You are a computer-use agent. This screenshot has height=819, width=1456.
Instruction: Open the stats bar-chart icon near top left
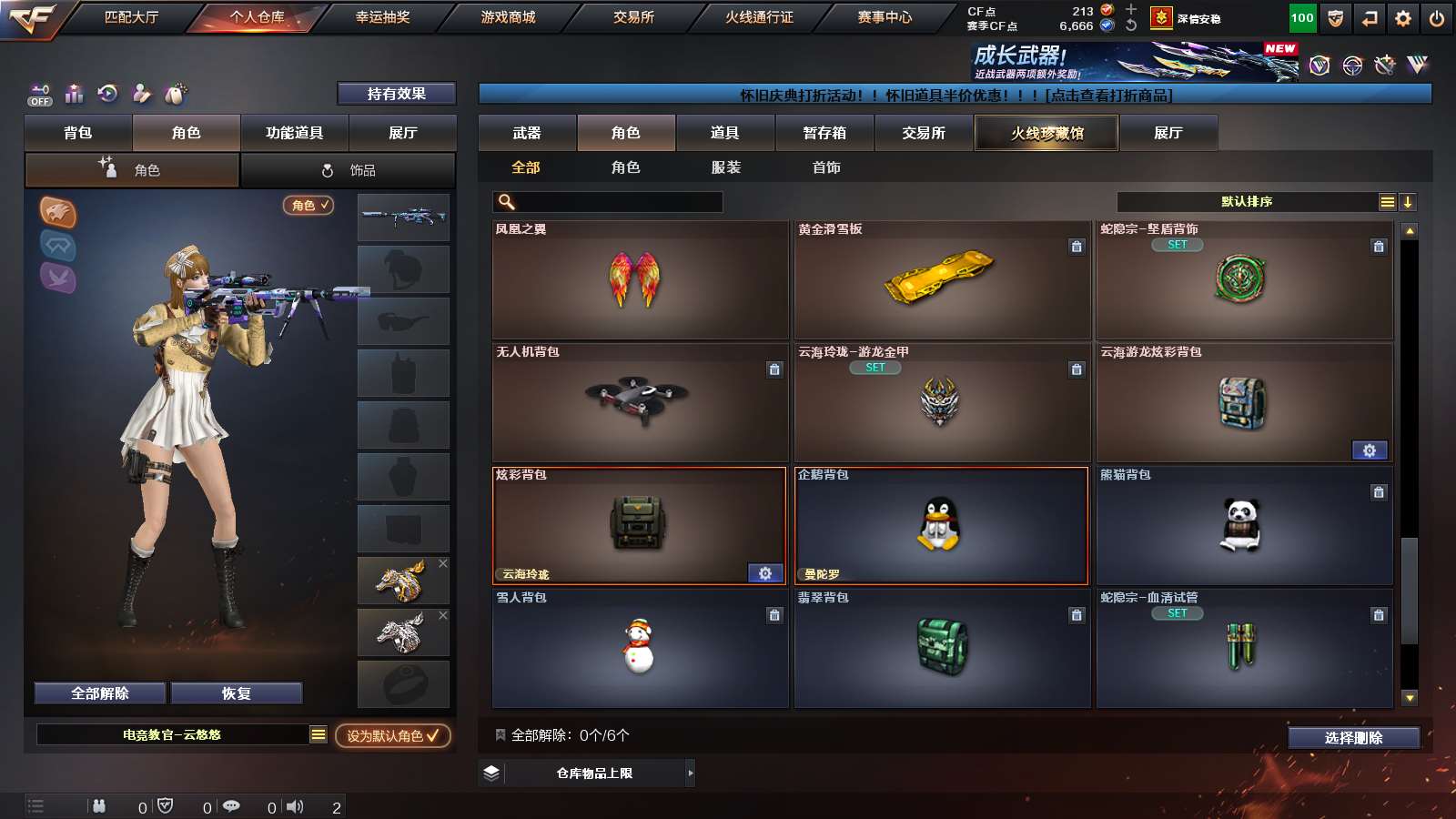[74, 95]
